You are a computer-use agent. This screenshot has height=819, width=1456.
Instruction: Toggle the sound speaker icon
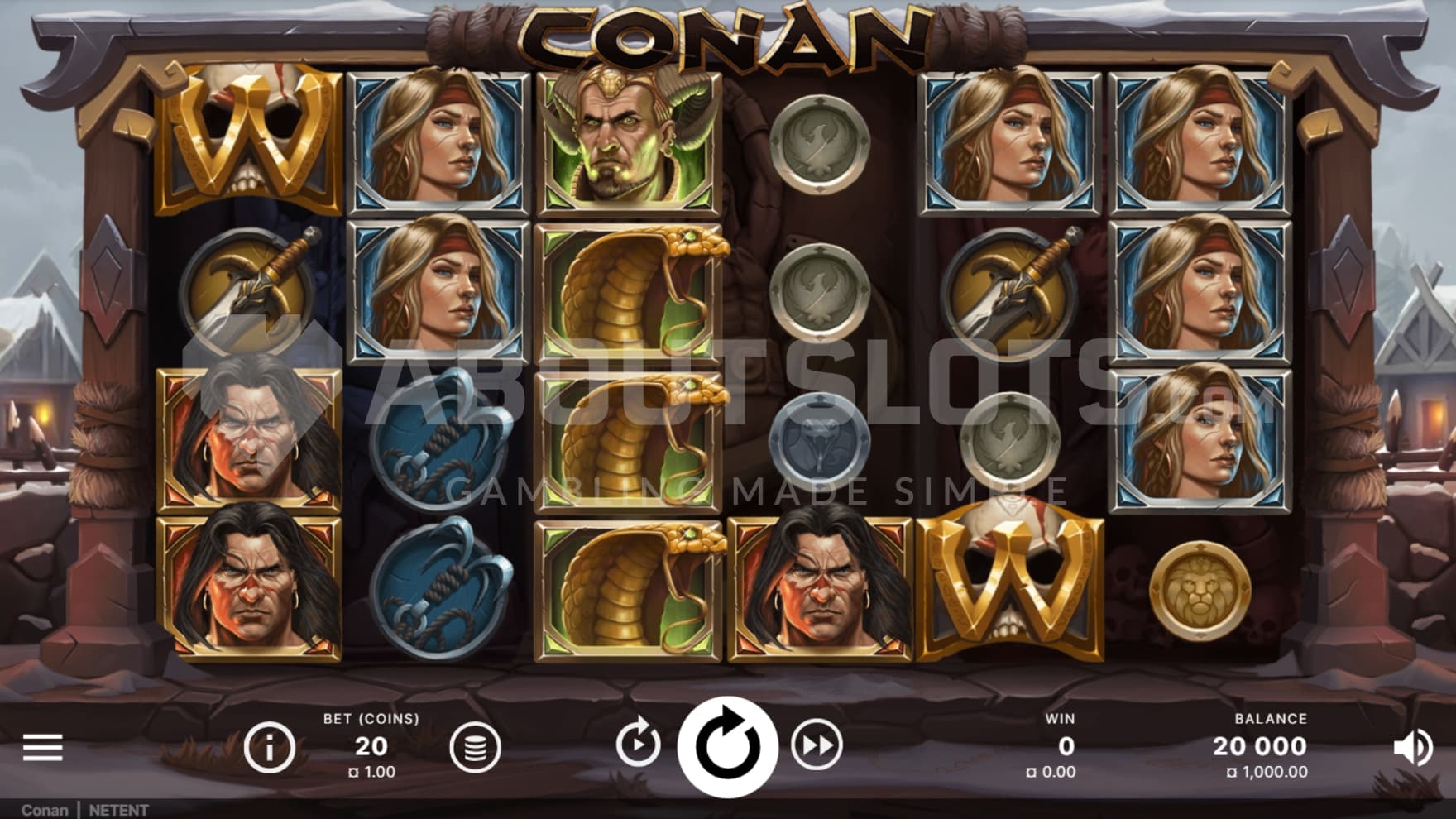1413,747
